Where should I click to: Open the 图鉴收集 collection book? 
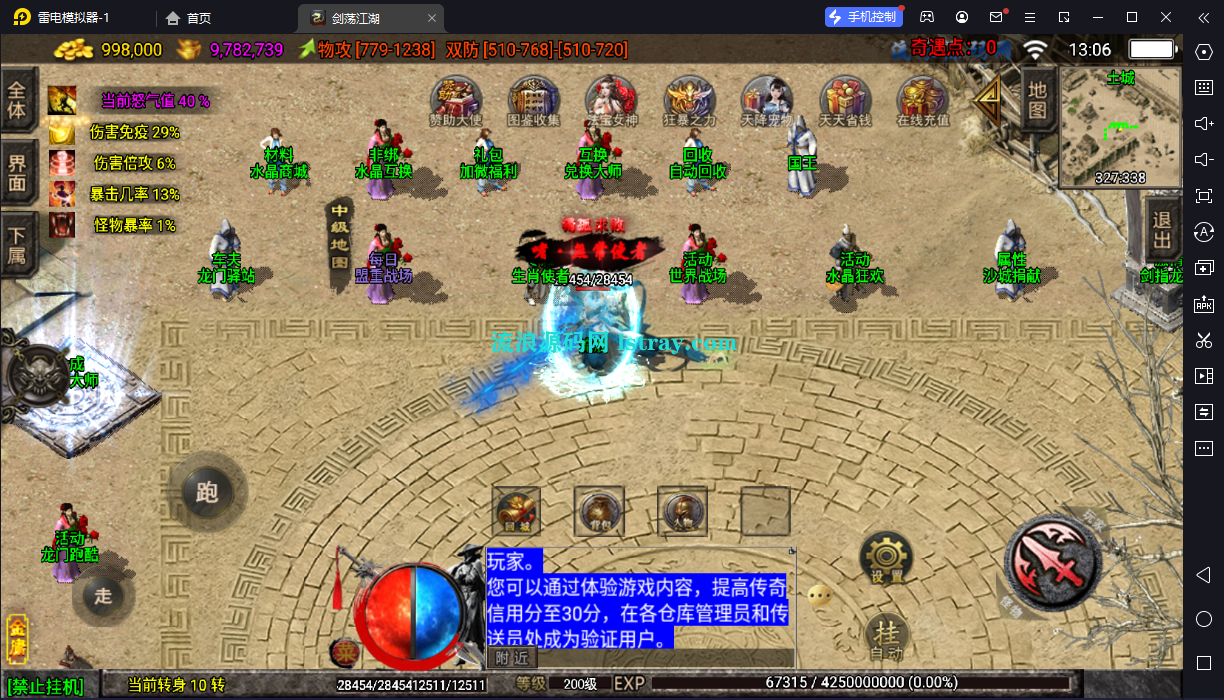534,100
